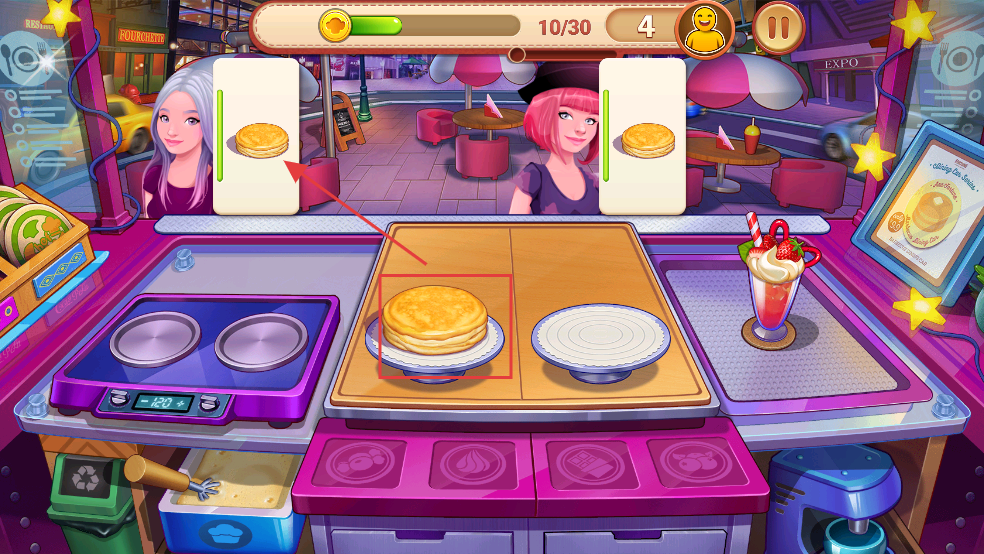Select the finished pancake stack plate

[x=435, y=327]
